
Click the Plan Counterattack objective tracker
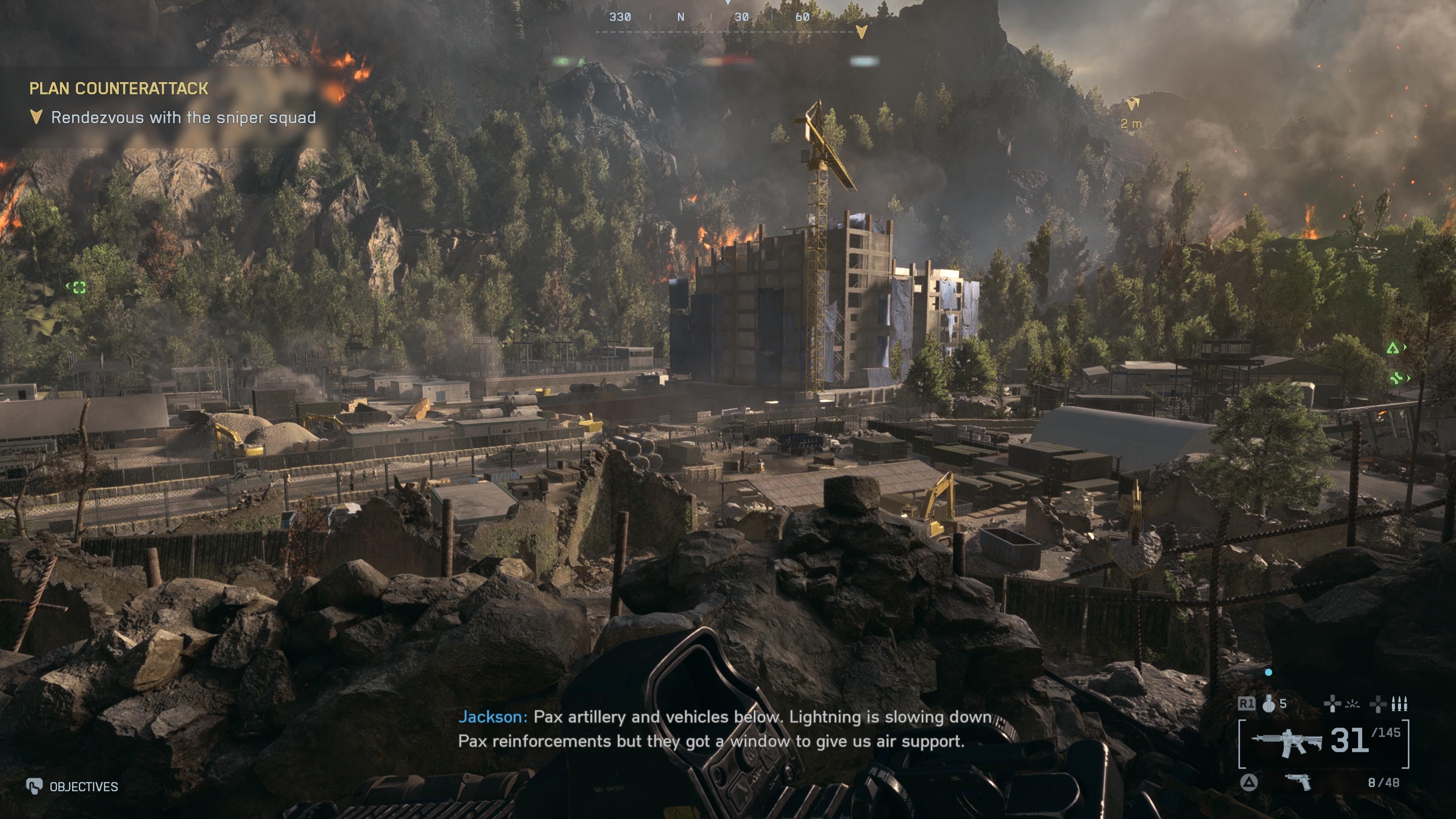[x=119, y=88]
